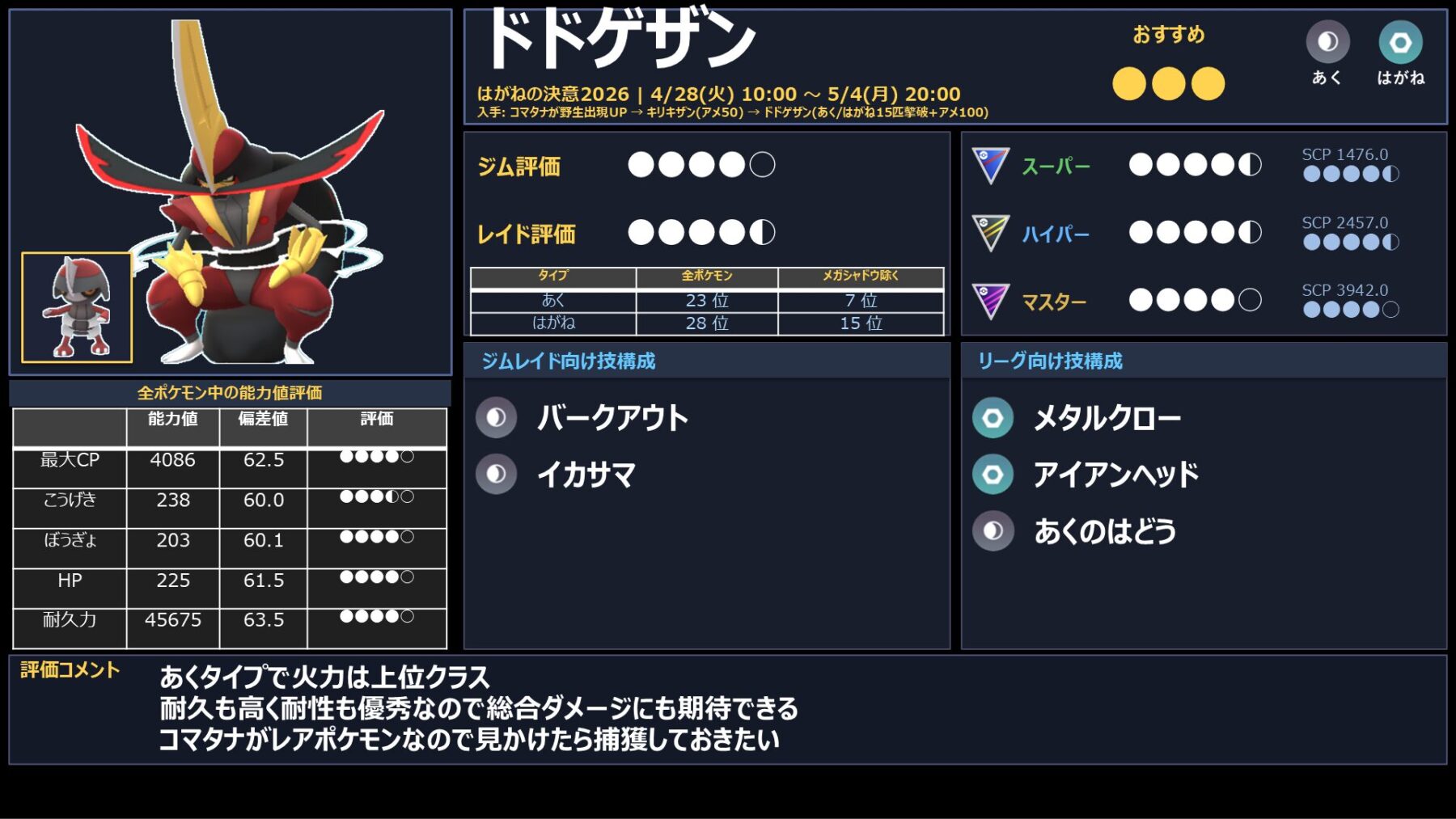
Task: Choose the バークアウト move
Action: tap(612, 418)
